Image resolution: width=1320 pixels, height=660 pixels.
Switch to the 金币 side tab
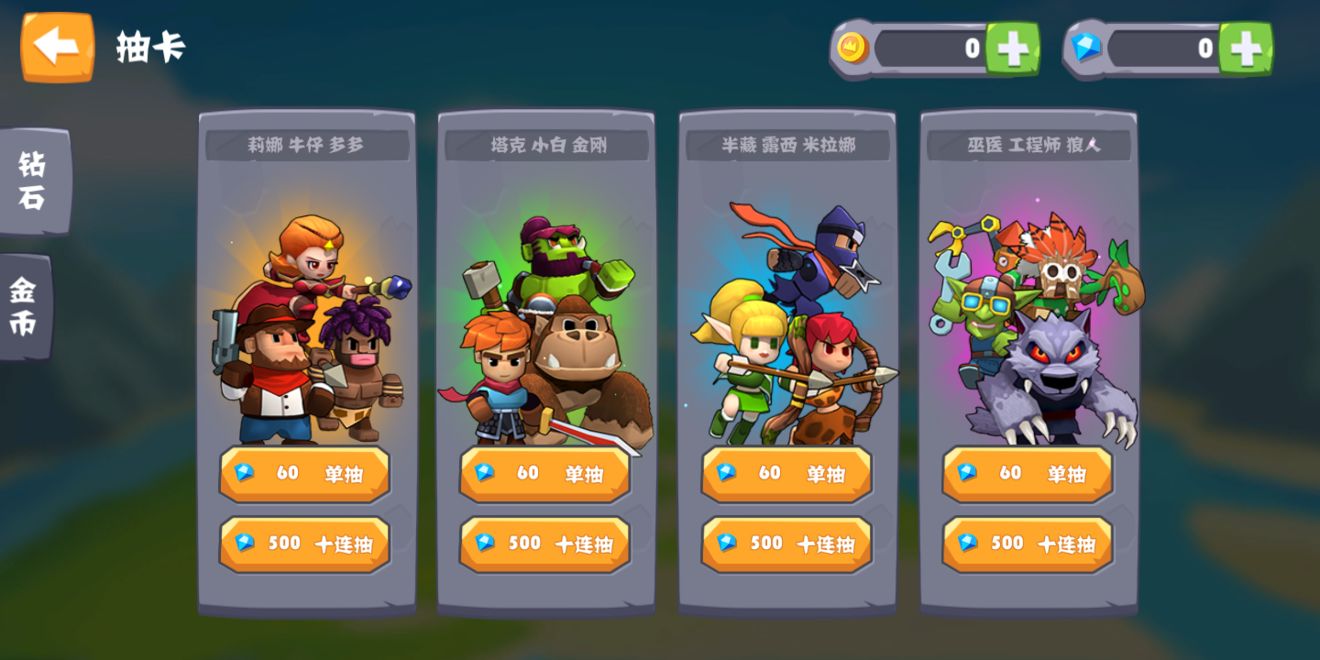coord(25,306)
